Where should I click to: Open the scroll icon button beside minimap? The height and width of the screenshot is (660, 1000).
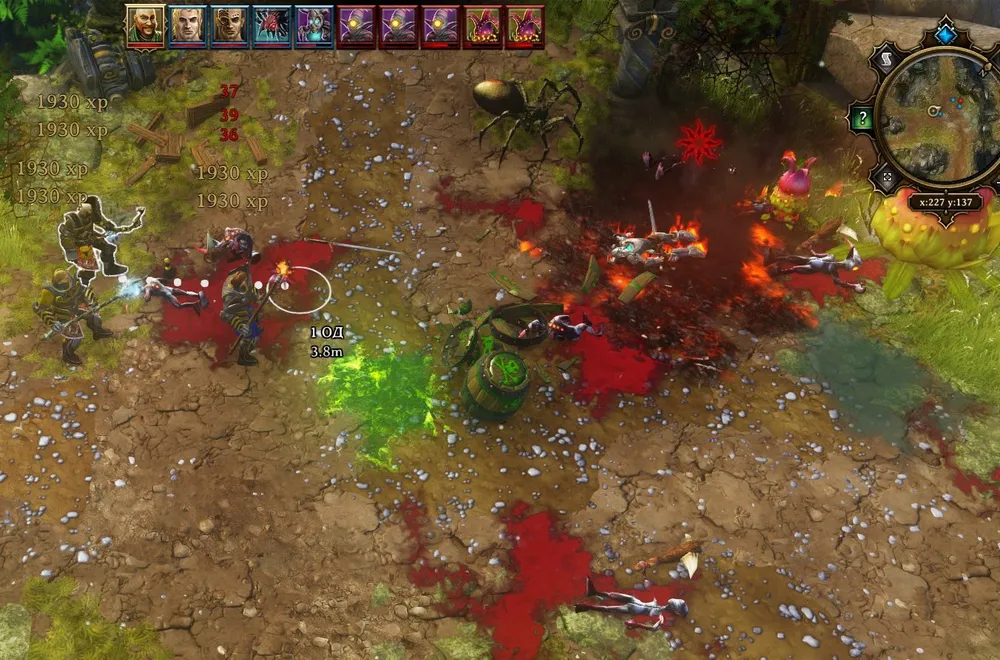pyautogui.click(x=887, y=61)
